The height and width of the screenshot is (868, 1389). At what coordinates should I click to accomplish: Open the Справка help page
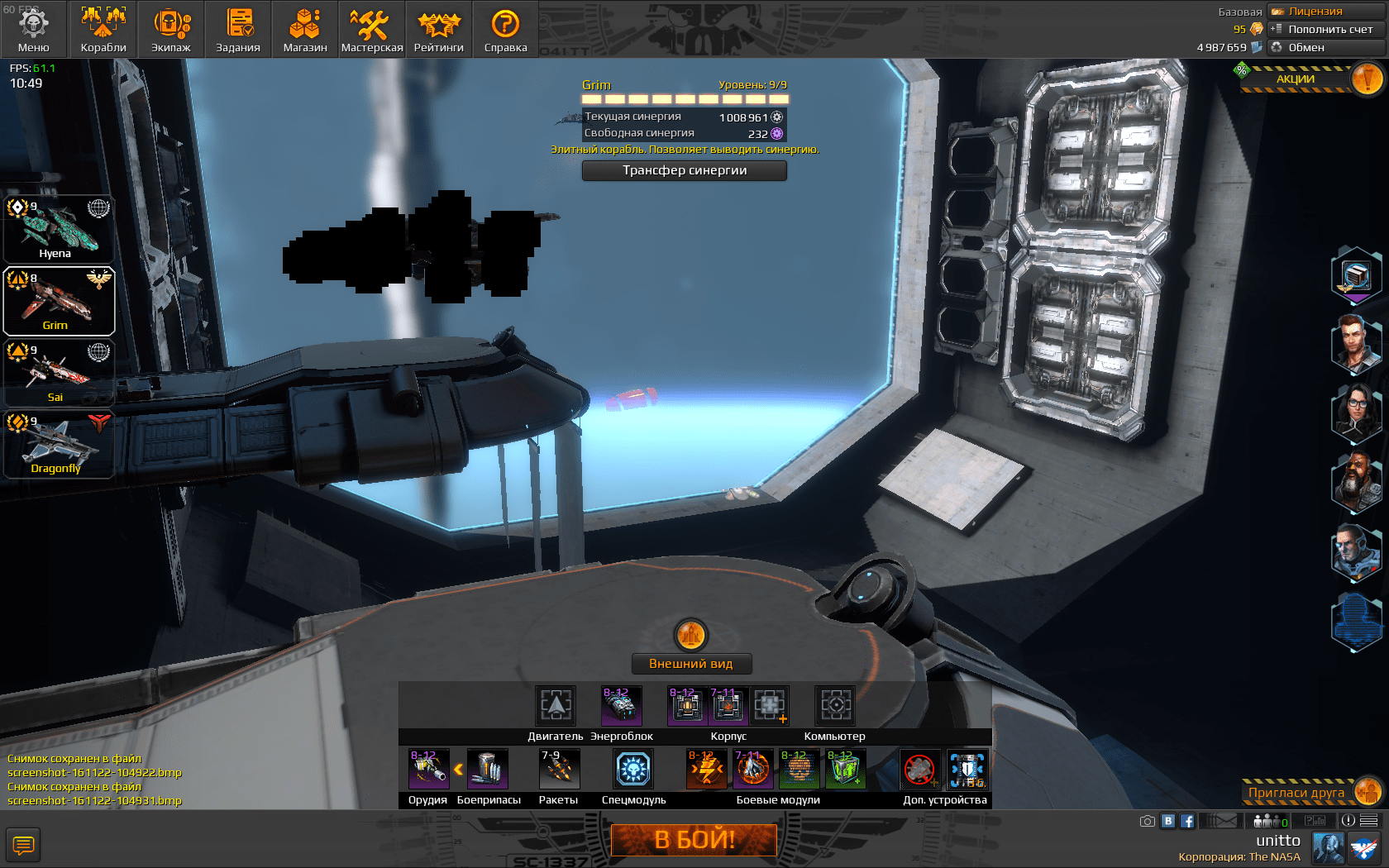click(x=505, y=29)
